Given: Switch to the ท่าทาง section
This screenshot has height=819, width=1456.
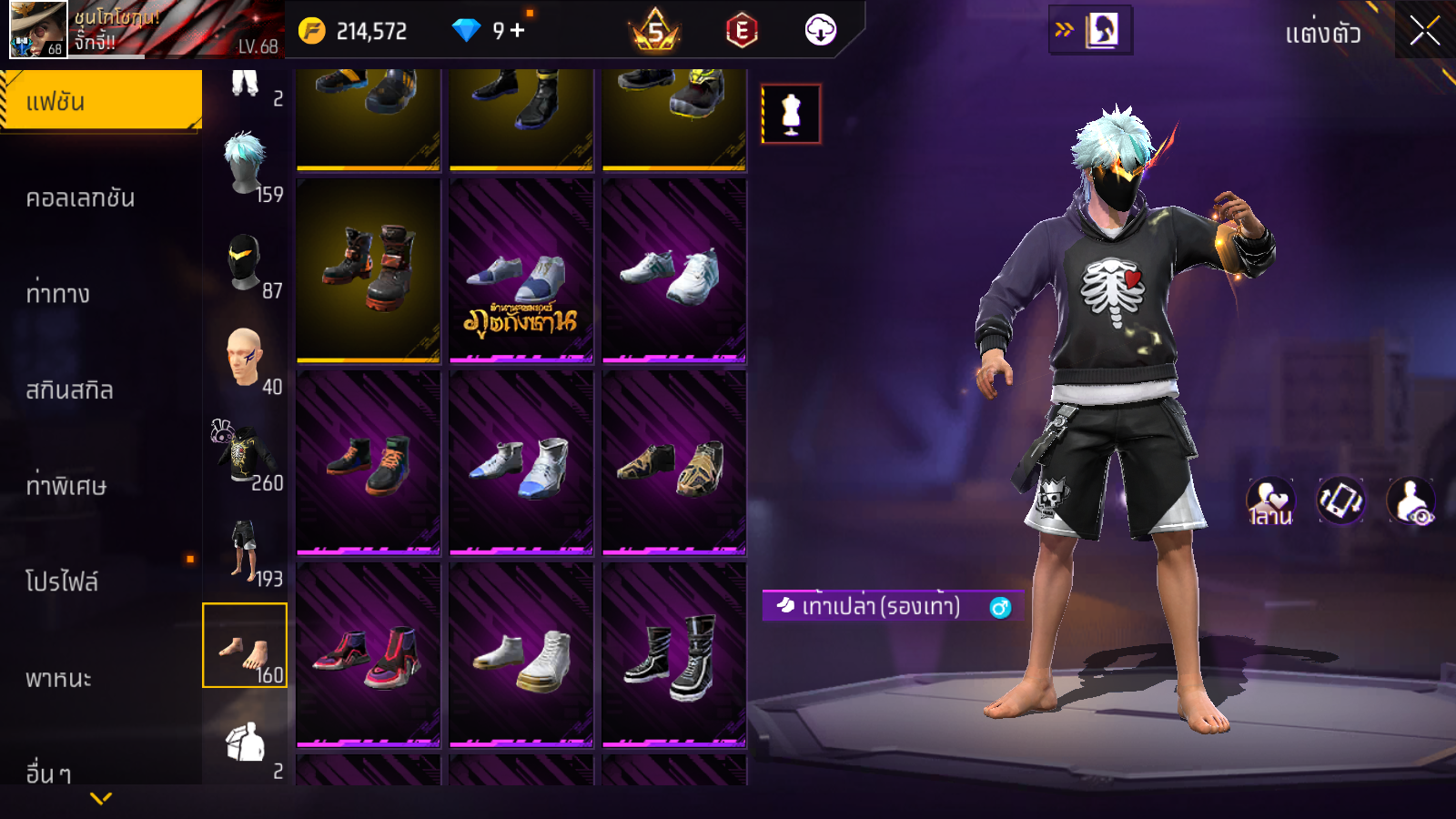Looking at the screenshot, I should click(x=58, y=294).
